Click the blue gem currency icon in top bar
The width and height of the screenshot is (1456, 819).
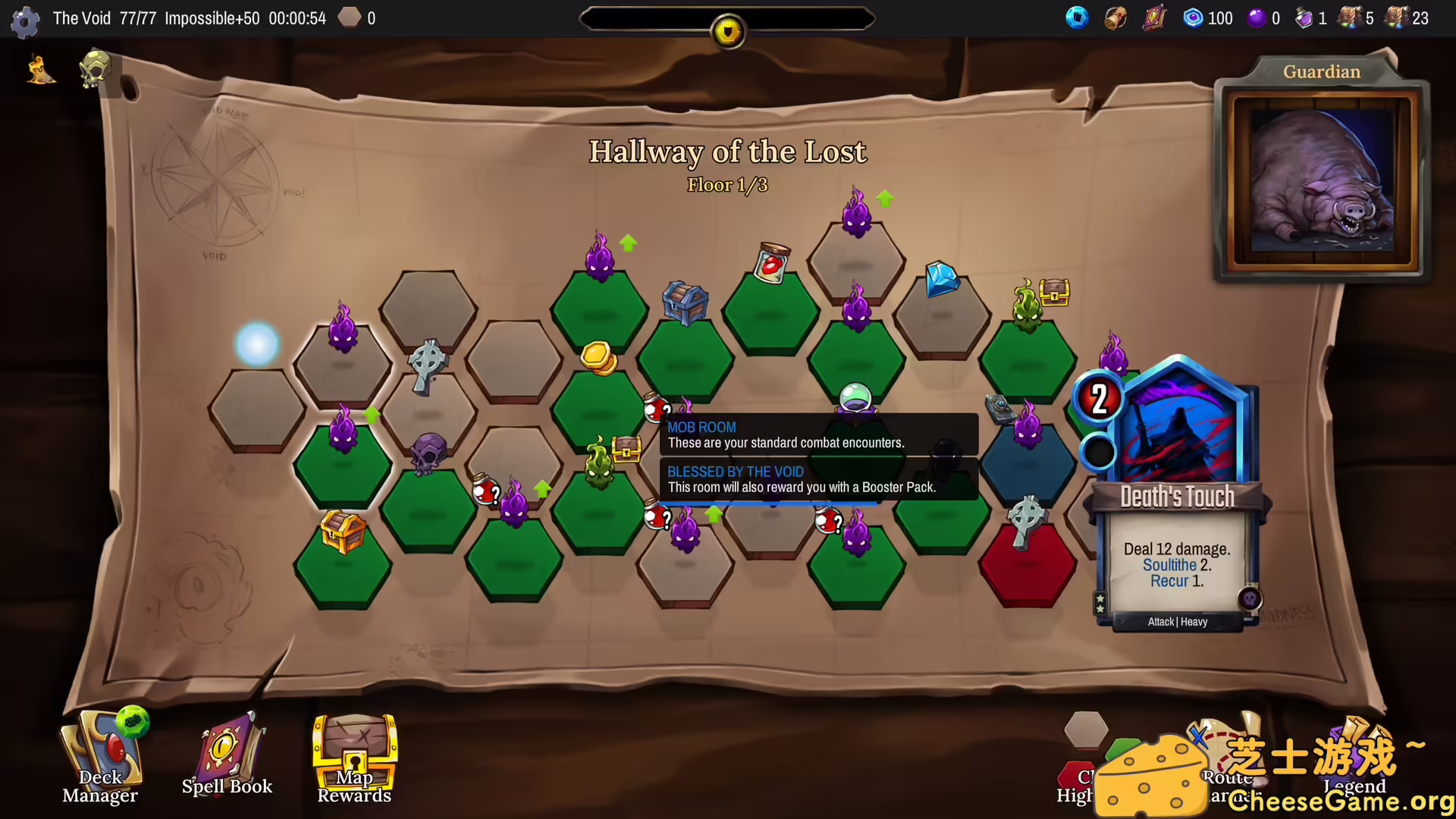pyautogui.click(x=1078, y=17)
